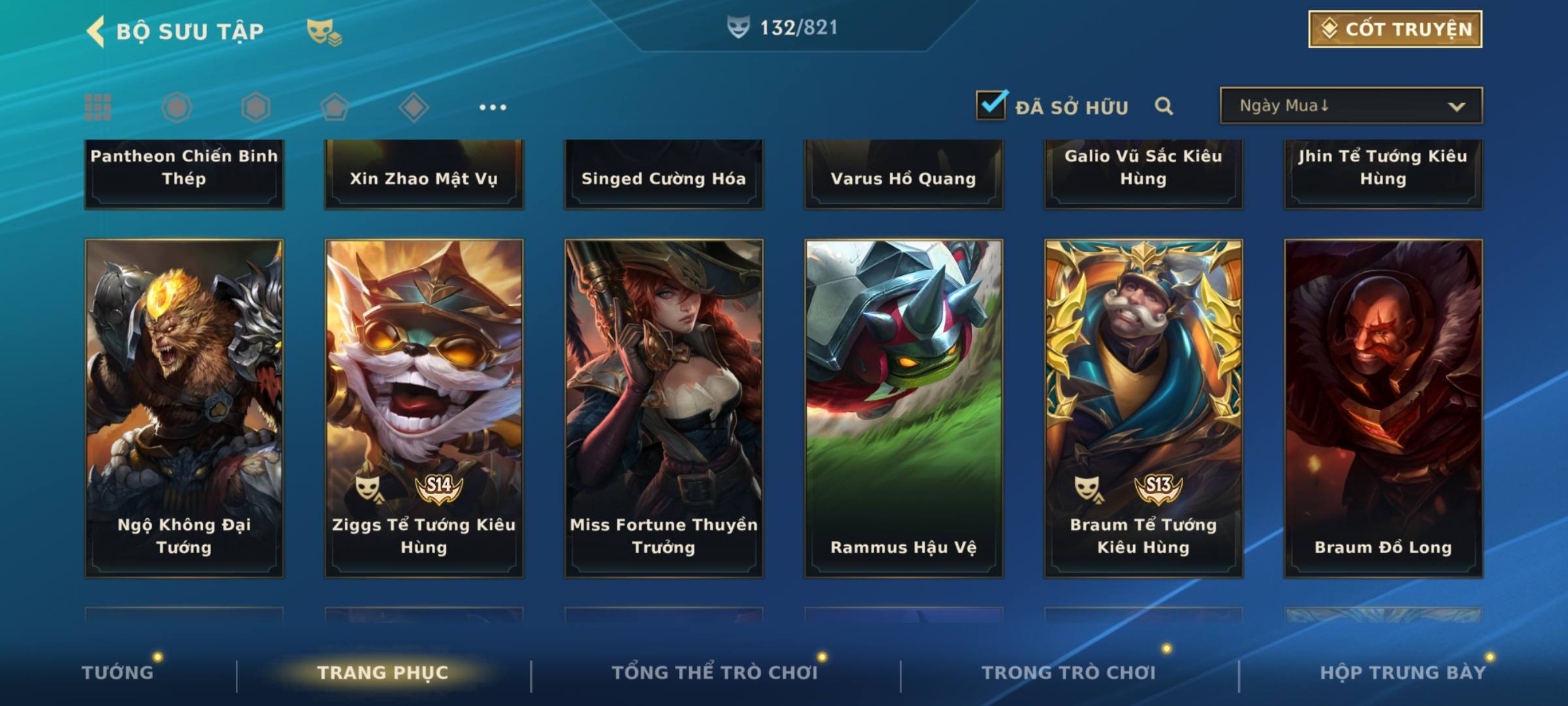Select the all-skins grid filter

98,107
